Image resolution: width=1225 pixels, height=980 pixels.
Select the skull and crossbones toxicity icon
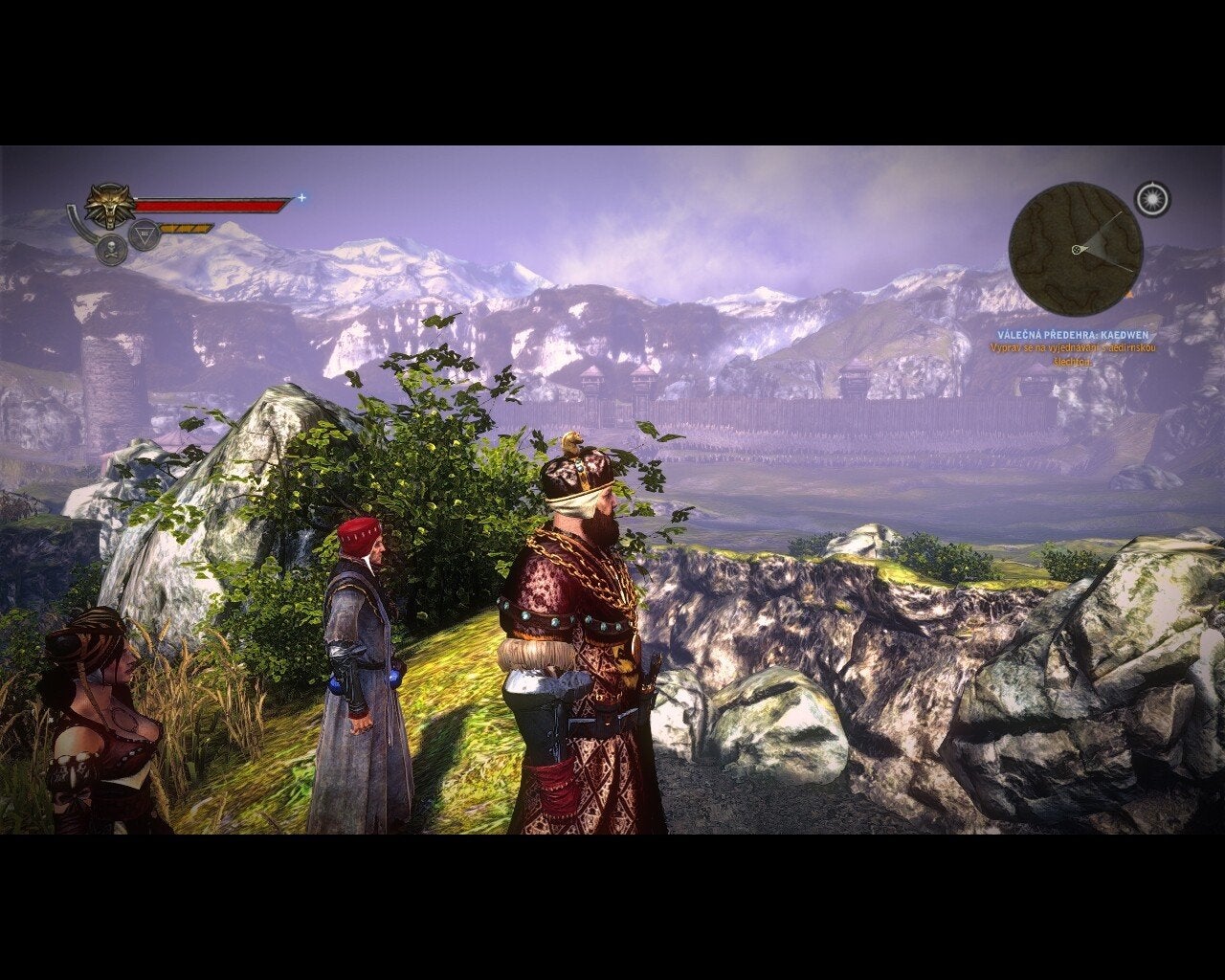[x=112, y=251]
